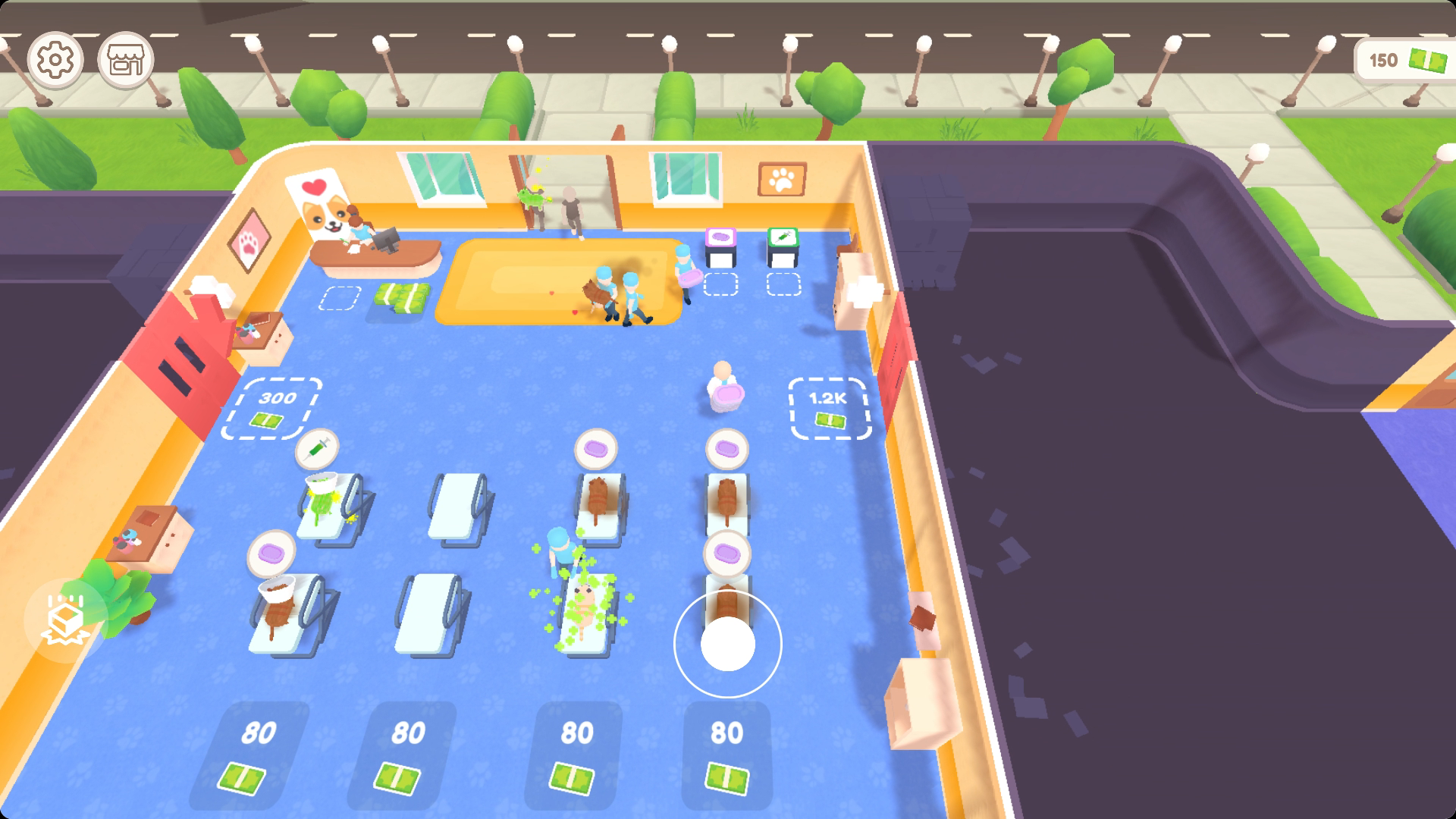Open the in-game shop
The image size is (1456, 819).
[124, 59]
